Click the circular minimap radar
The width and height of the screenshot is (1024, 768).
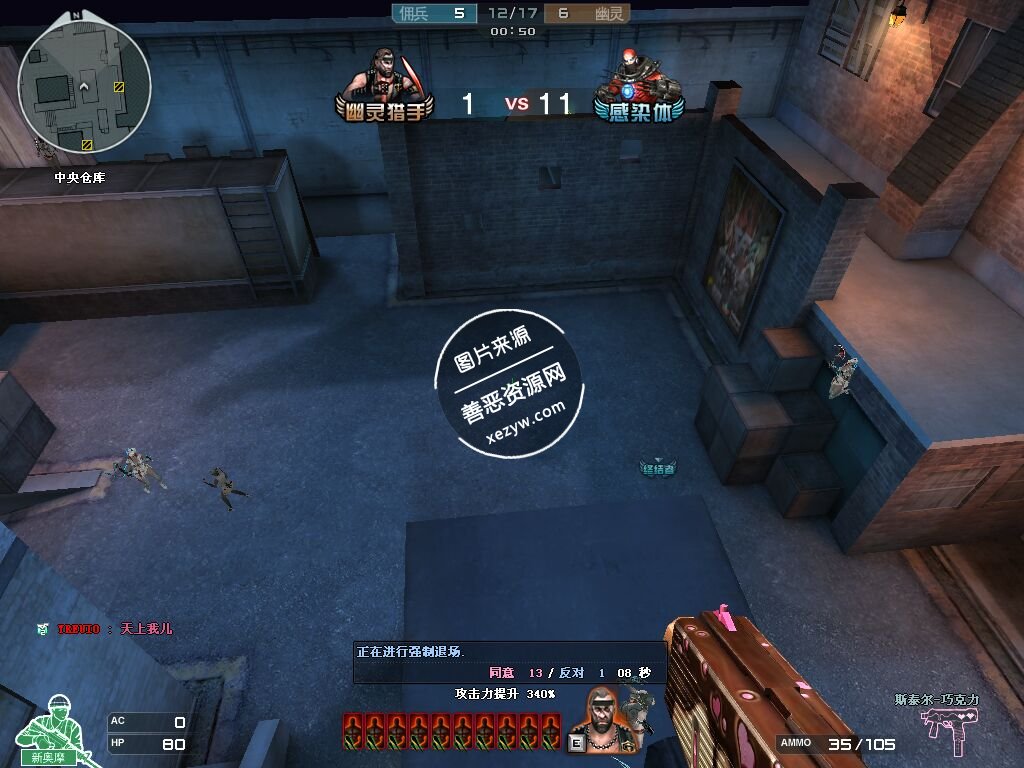85,86
